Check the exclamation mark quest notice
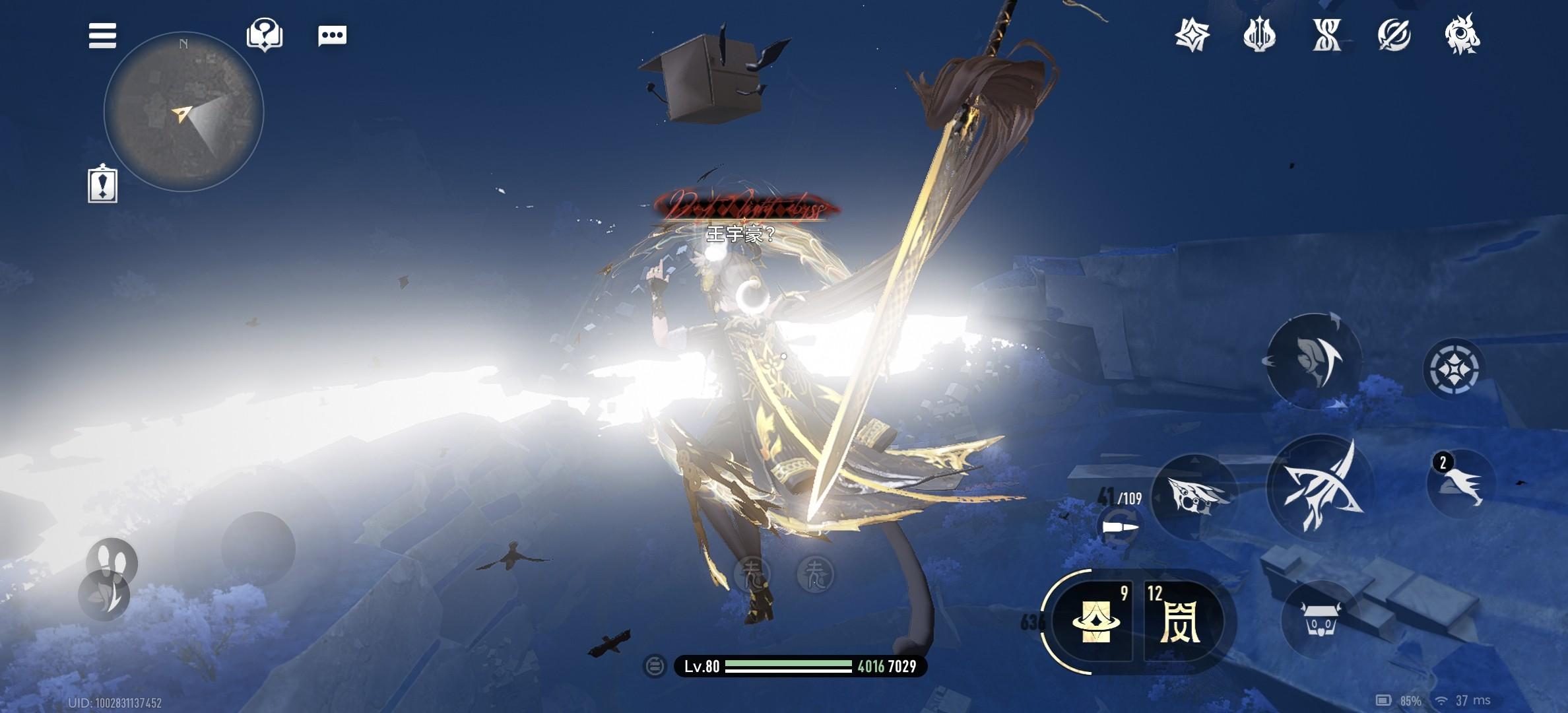The image size is (1568, 713). coord(102,185)
